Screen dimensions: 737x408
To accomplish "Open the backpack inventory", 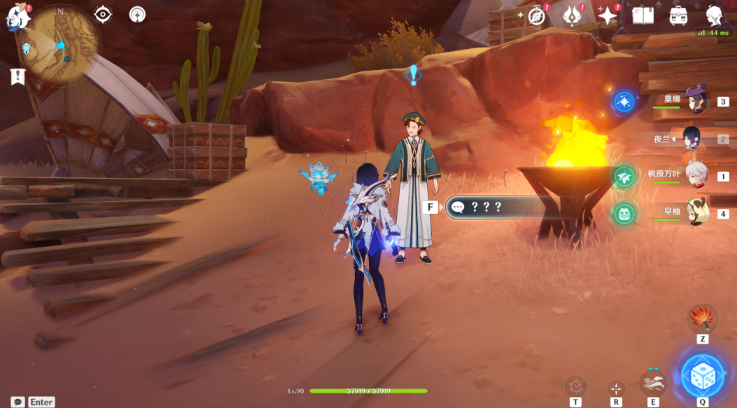I will tap(679, 15).
